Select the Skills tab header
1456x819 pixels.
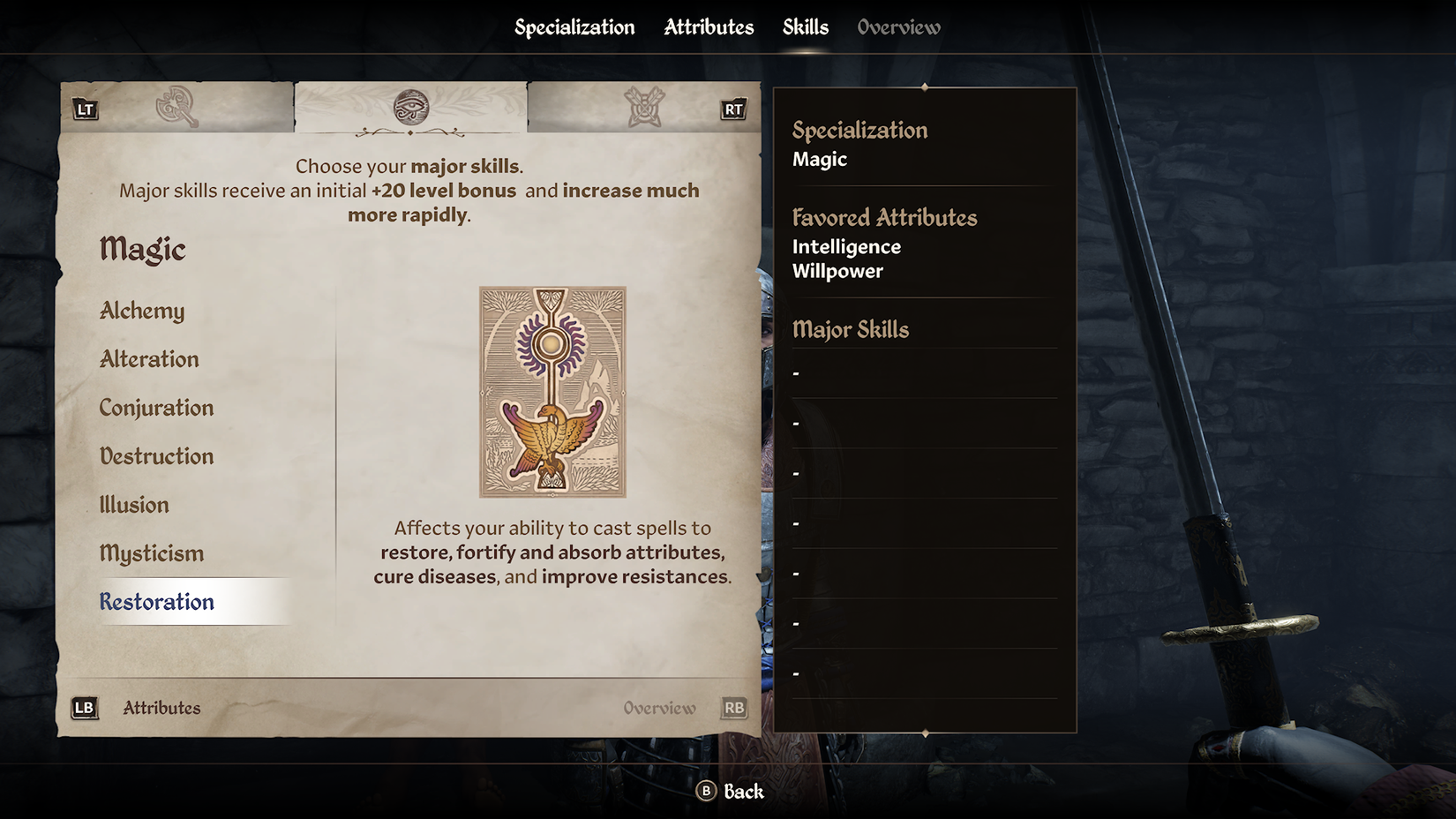click(805, 27)
